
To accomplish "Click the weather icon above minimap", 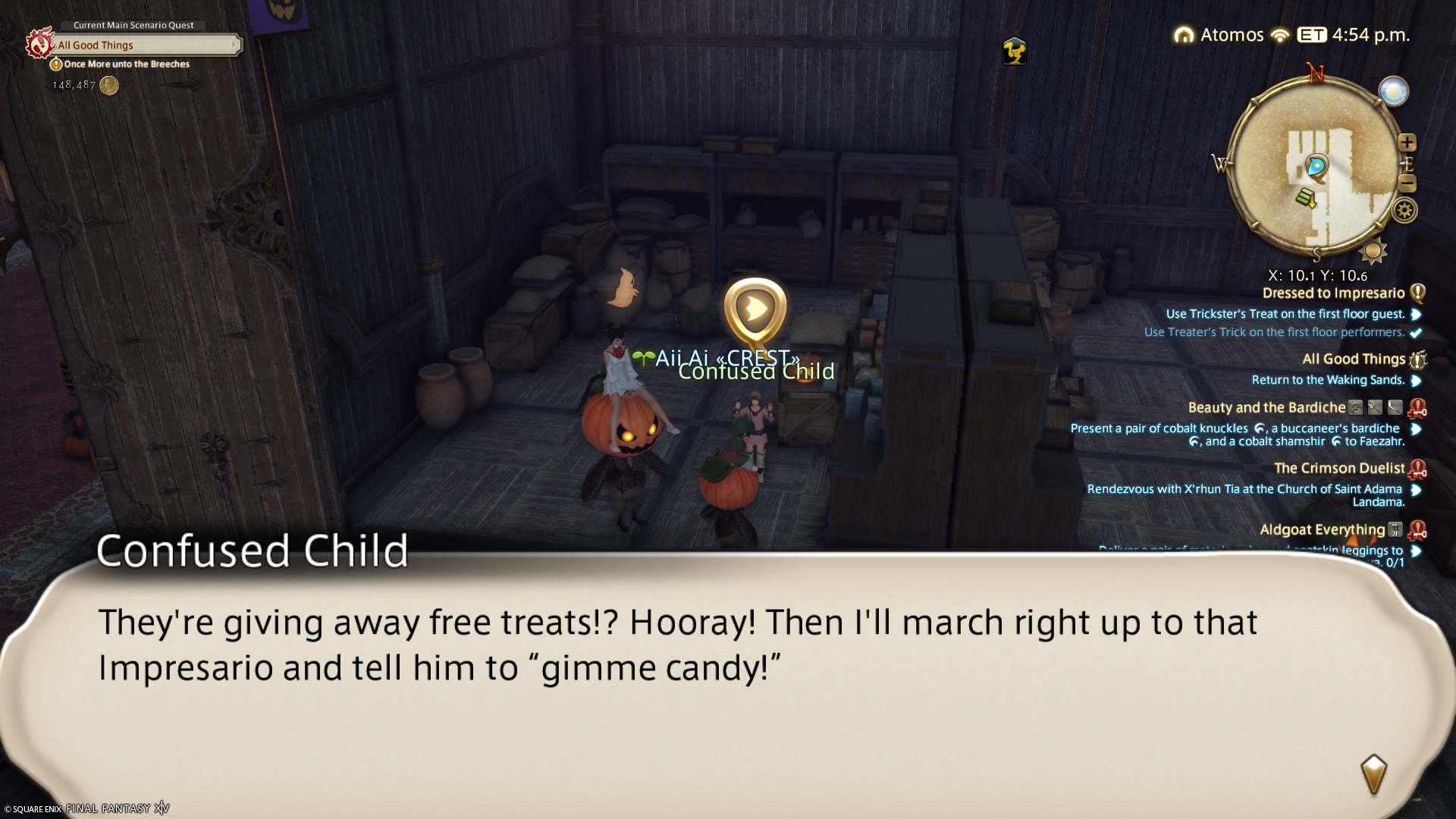I will pos(1393,92).
